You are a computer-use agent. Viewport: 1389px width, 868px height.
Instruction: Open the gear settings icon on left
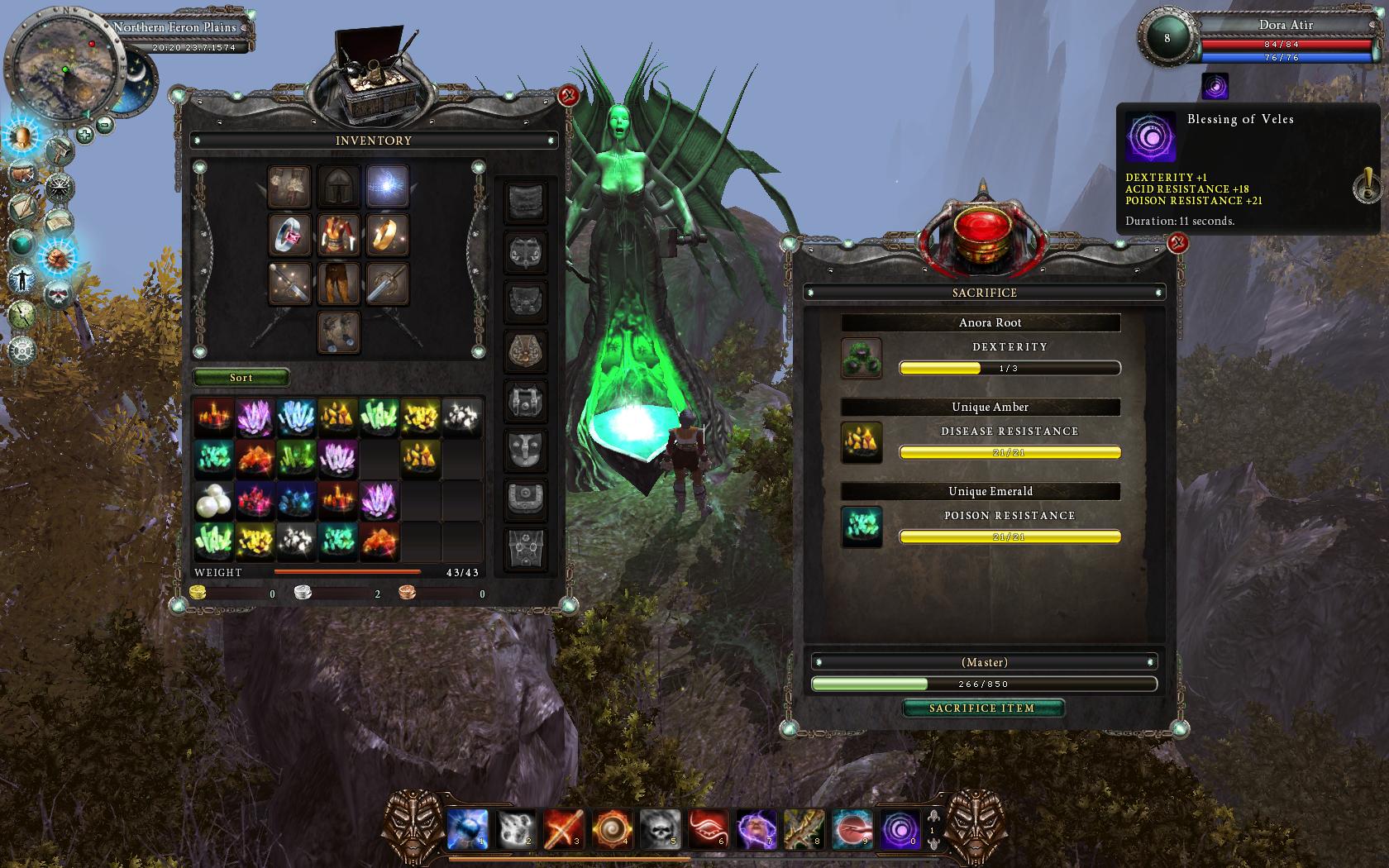[22, 349]
